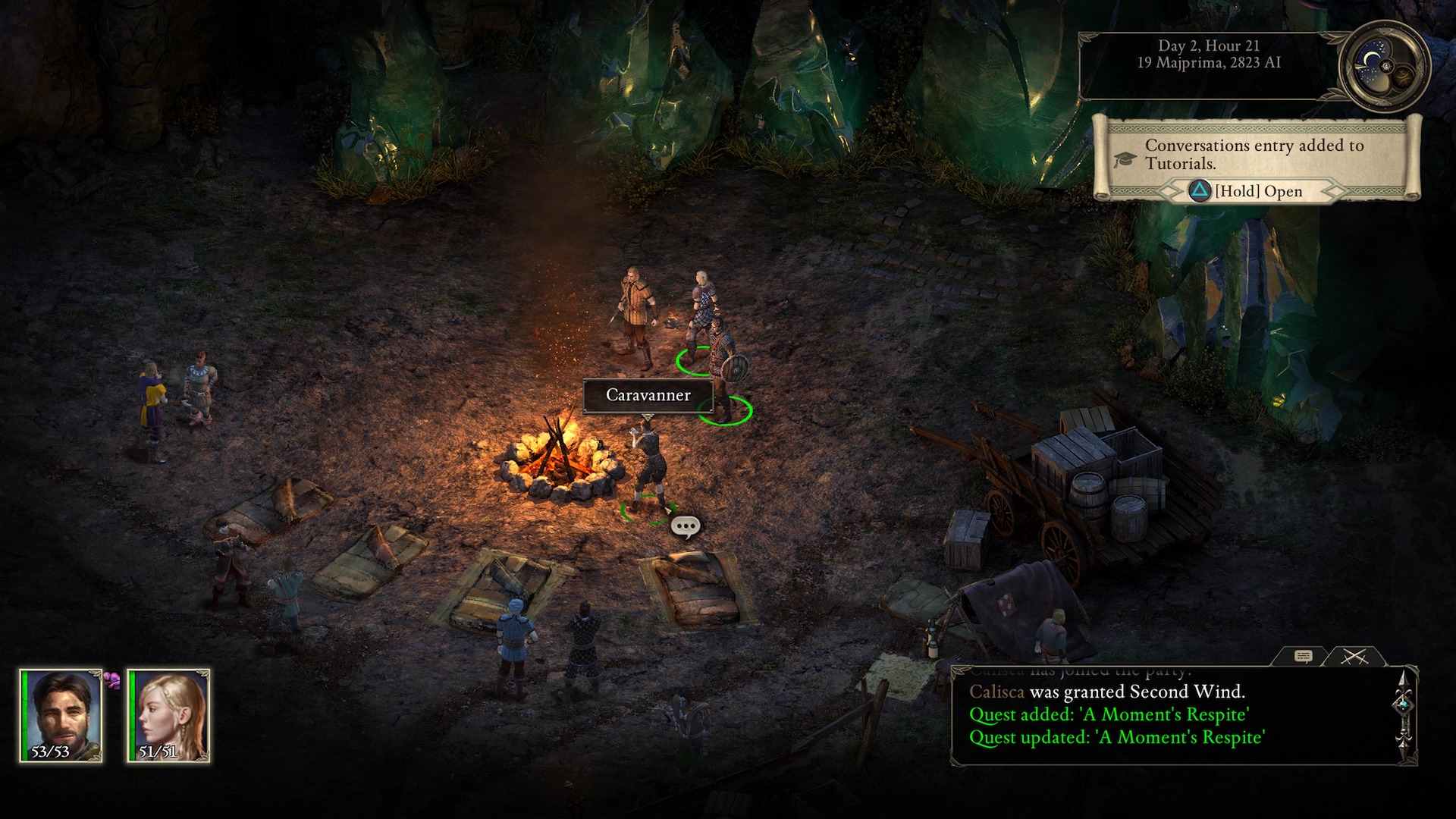Open the crossed swords combat log tab
The width and height of the screenshot is (1456, 819).
(1354, 657)
